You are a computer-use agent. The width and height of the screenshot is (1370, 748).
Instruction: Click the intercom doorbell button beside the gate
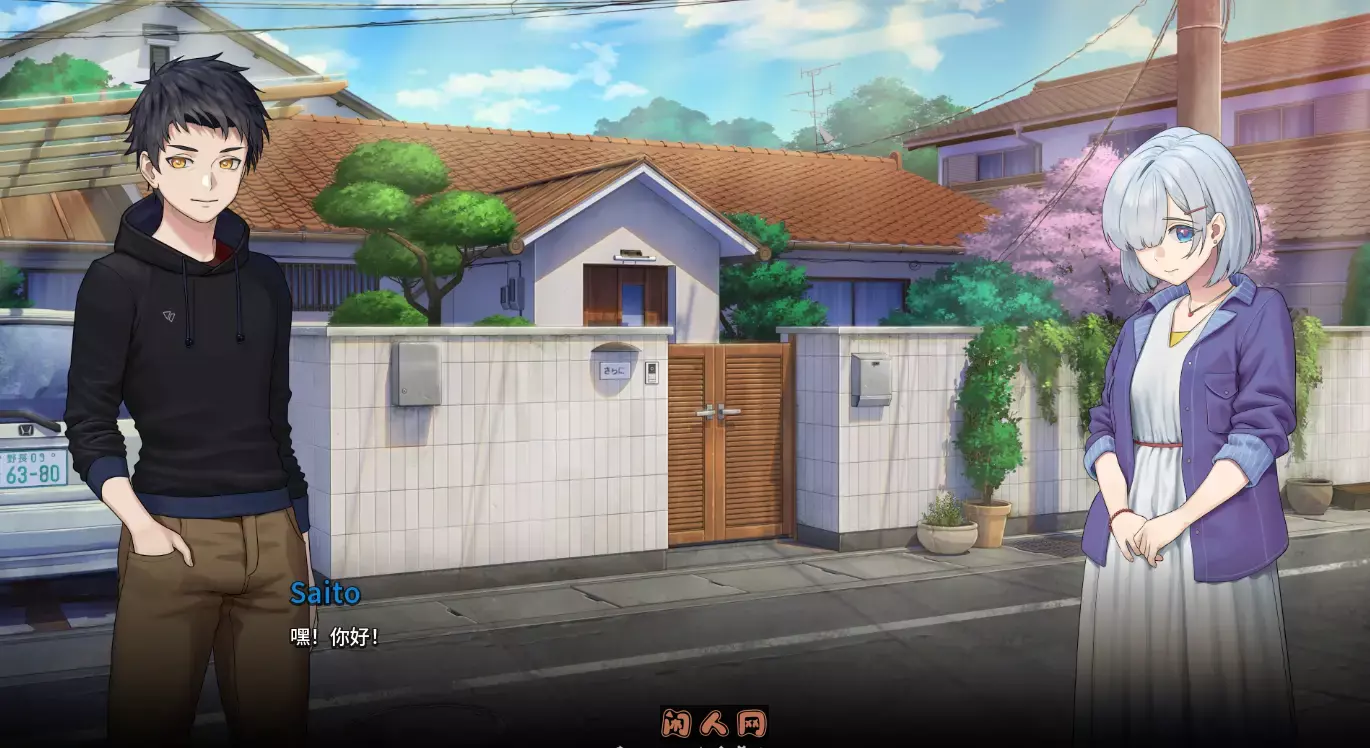tap(653, 373)
